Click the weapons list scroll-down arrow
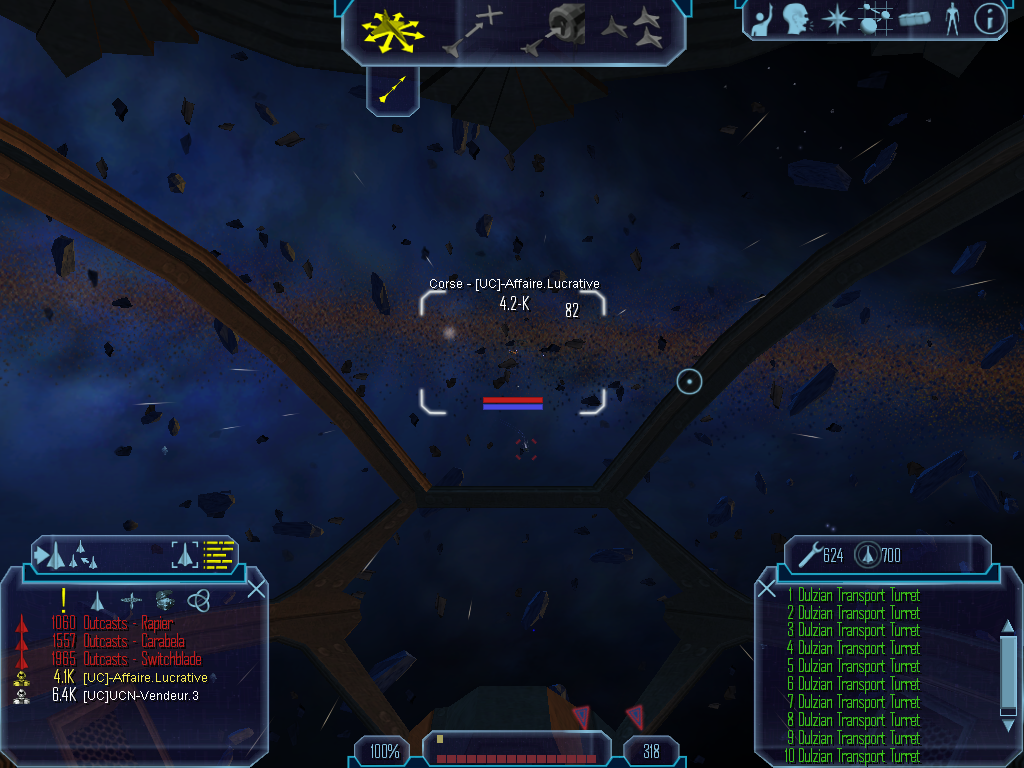1024x768 pixels. point(1008,712)
